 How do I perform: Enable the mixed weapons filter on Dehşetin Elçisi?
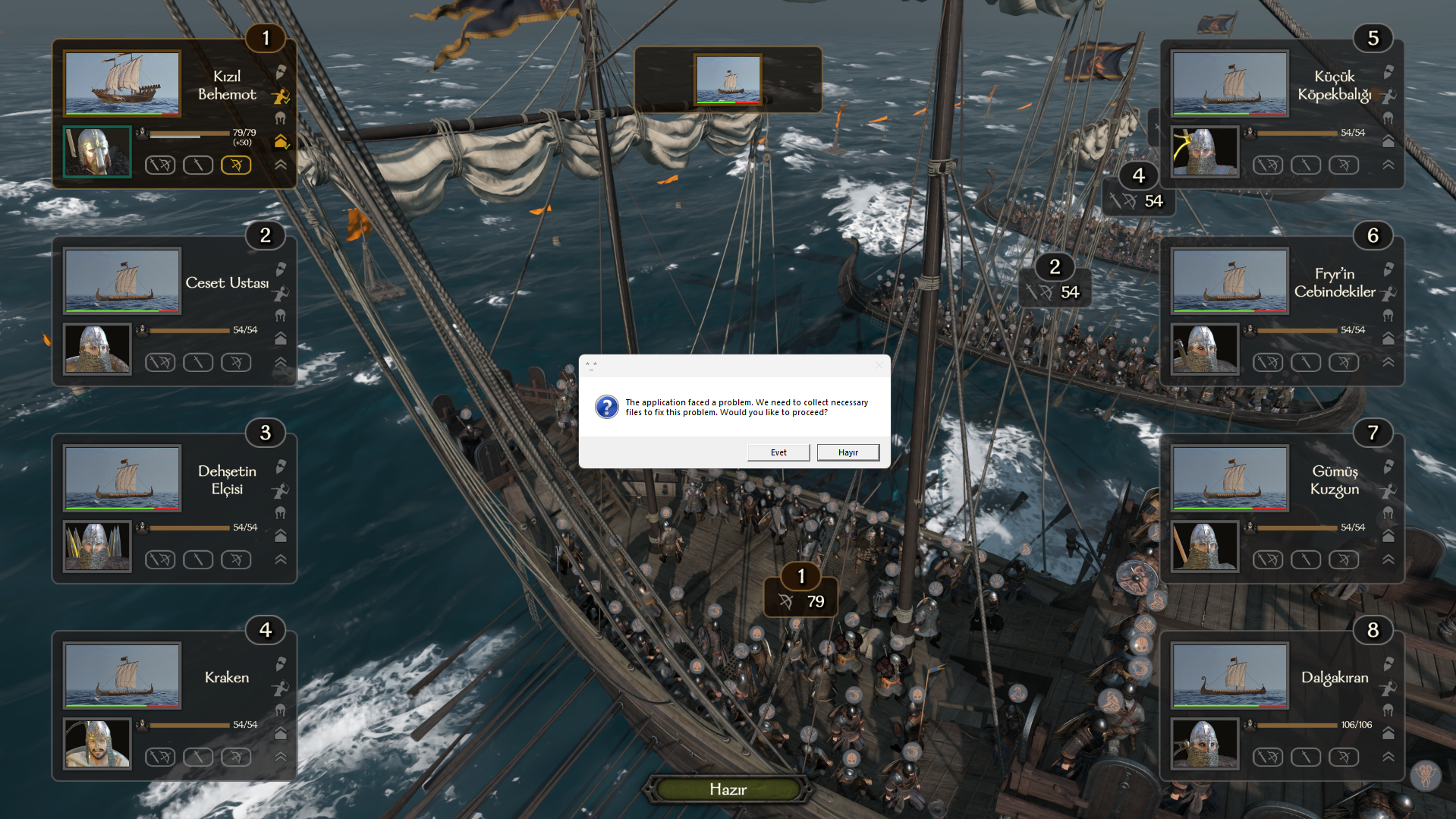tap(160, 559)
